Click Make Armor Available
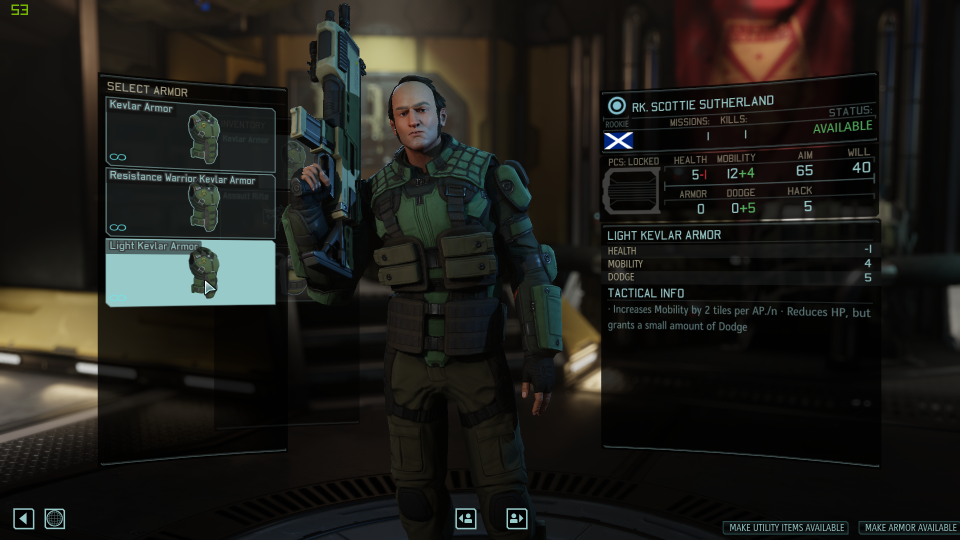960x540 pixels. pos(909,527)
